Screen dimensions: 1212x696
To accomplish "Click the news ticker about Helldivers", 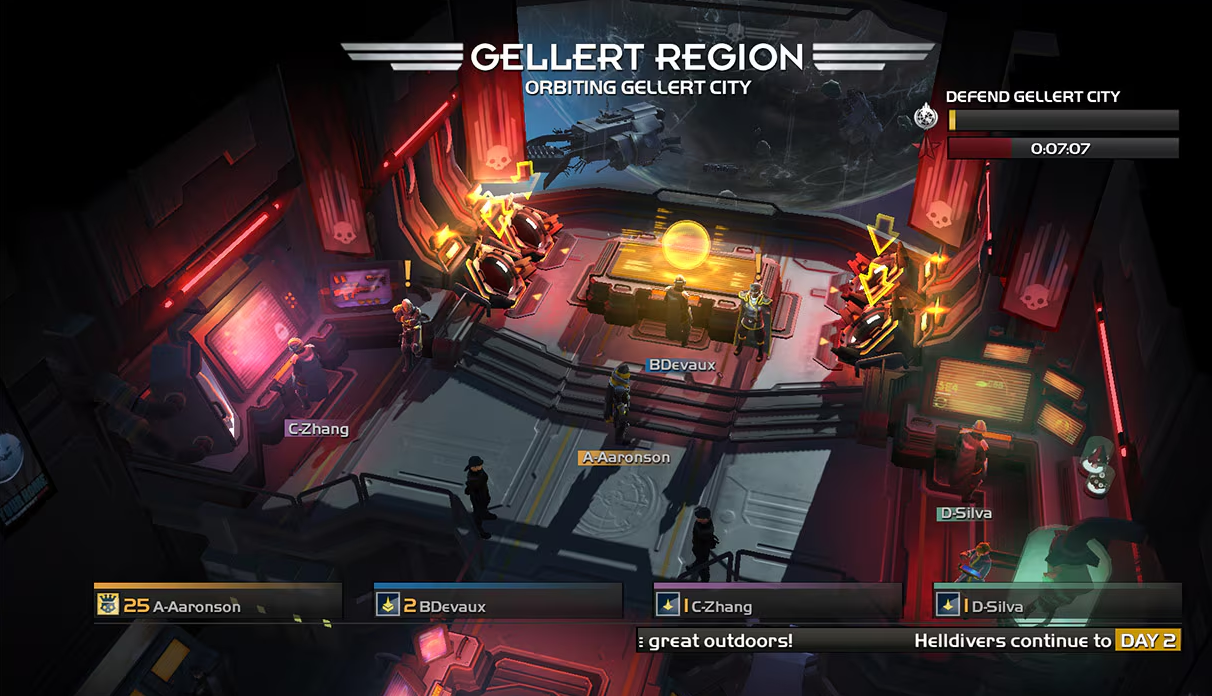I will tap(908, 640).
